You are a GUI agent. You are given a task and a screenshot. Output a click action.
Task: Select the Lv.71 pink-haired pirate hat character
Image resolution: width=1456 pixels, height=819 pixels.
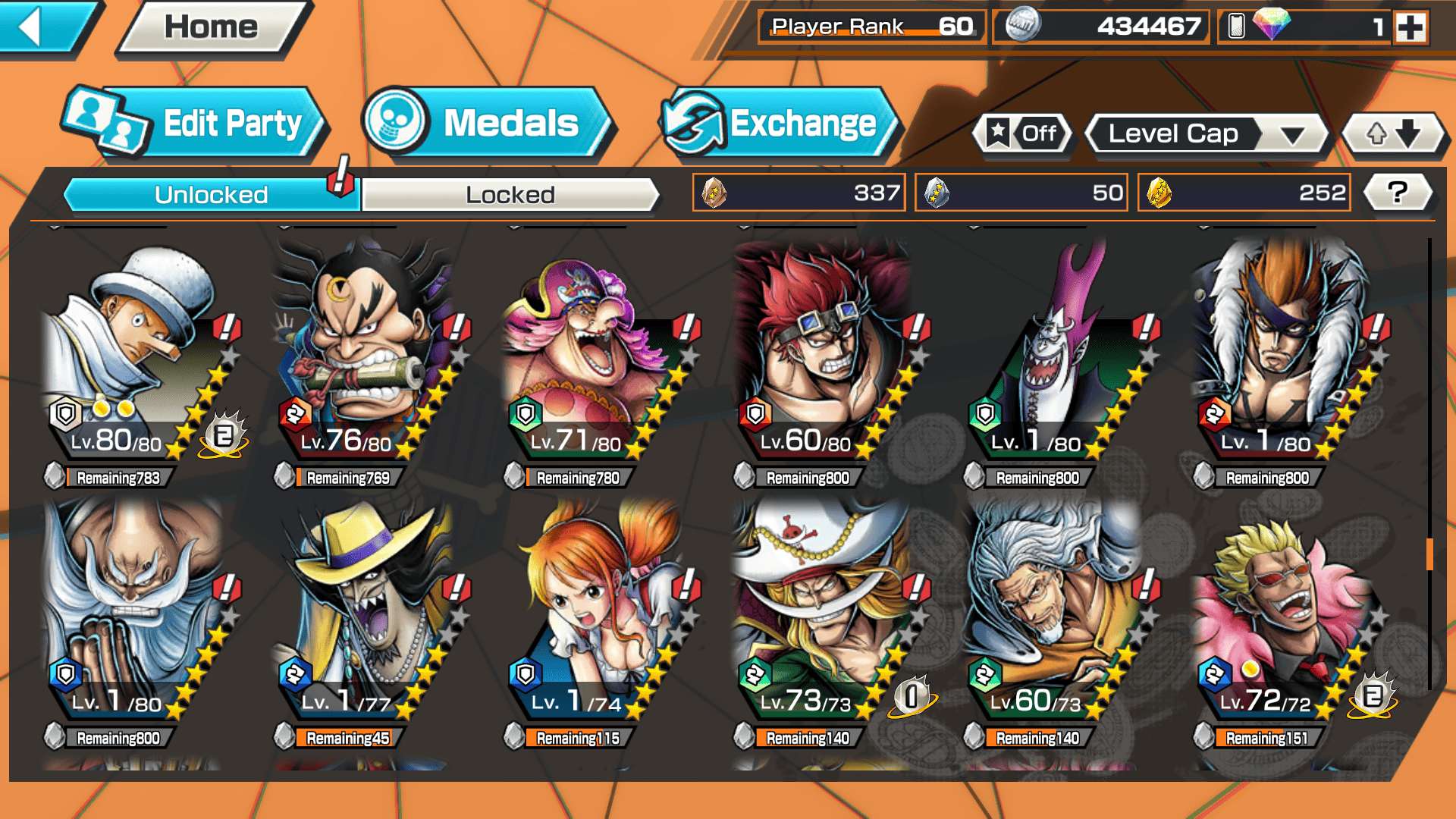pyautogui.click(x=599, y=356)
